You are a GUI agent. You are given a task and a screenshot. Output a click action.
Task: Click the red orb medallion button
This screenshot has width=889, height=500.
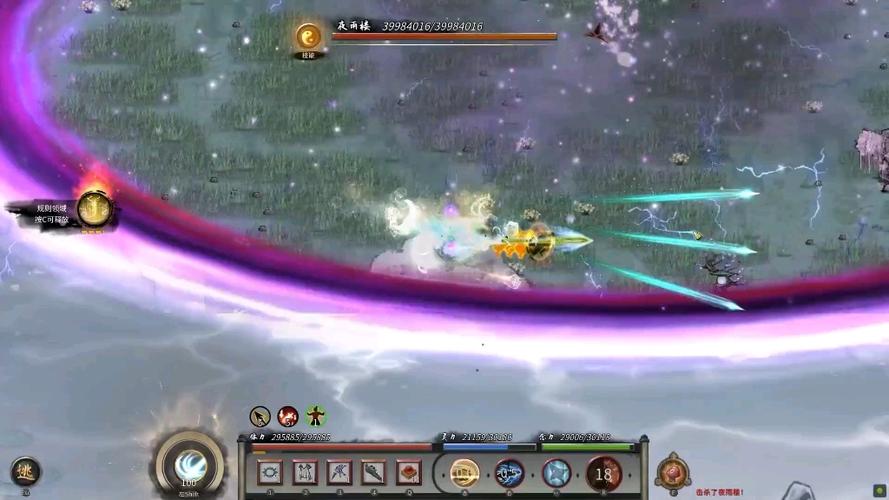[673, 473]
